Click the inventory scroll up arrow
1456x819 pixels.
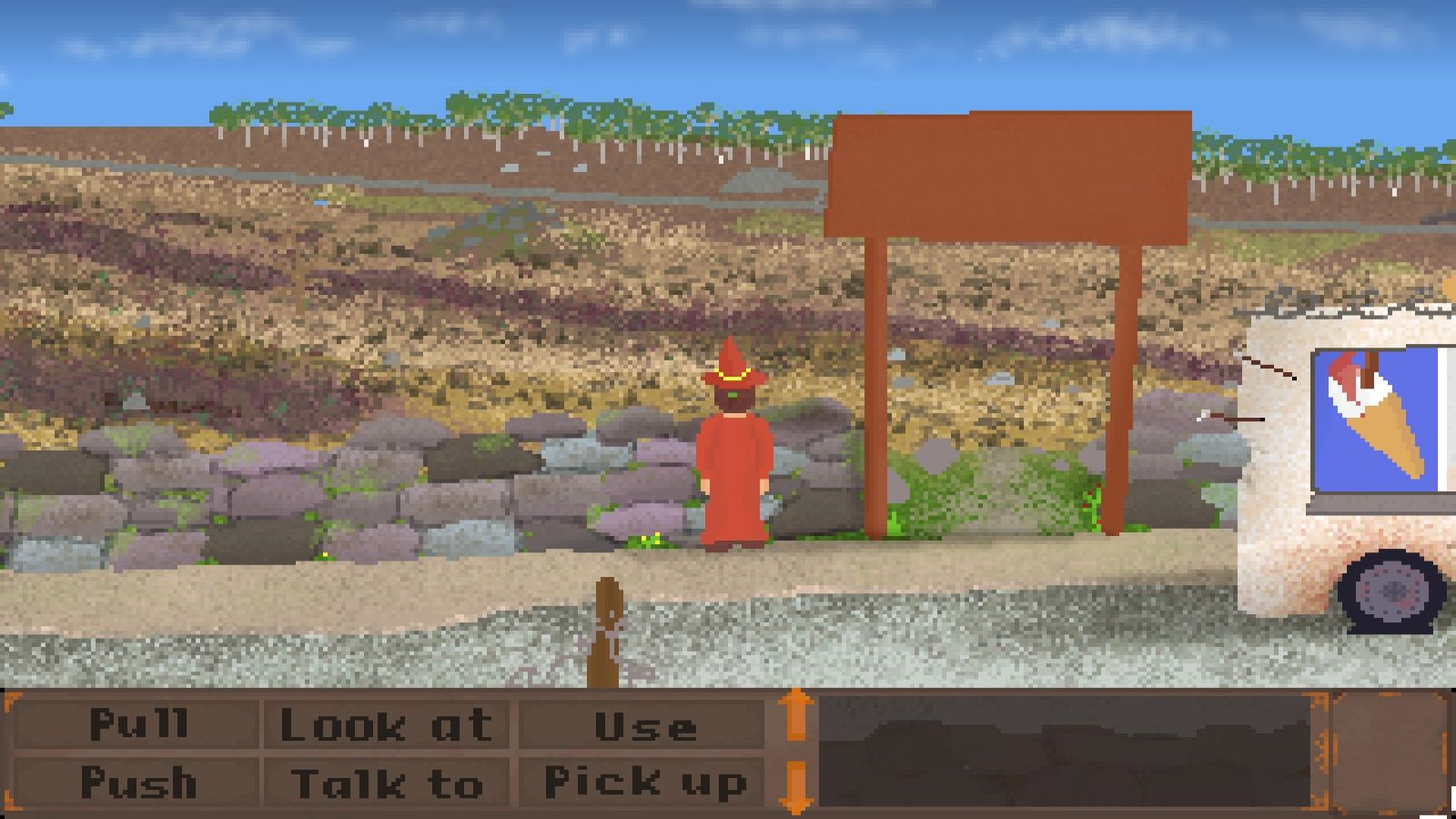[796, 714]
